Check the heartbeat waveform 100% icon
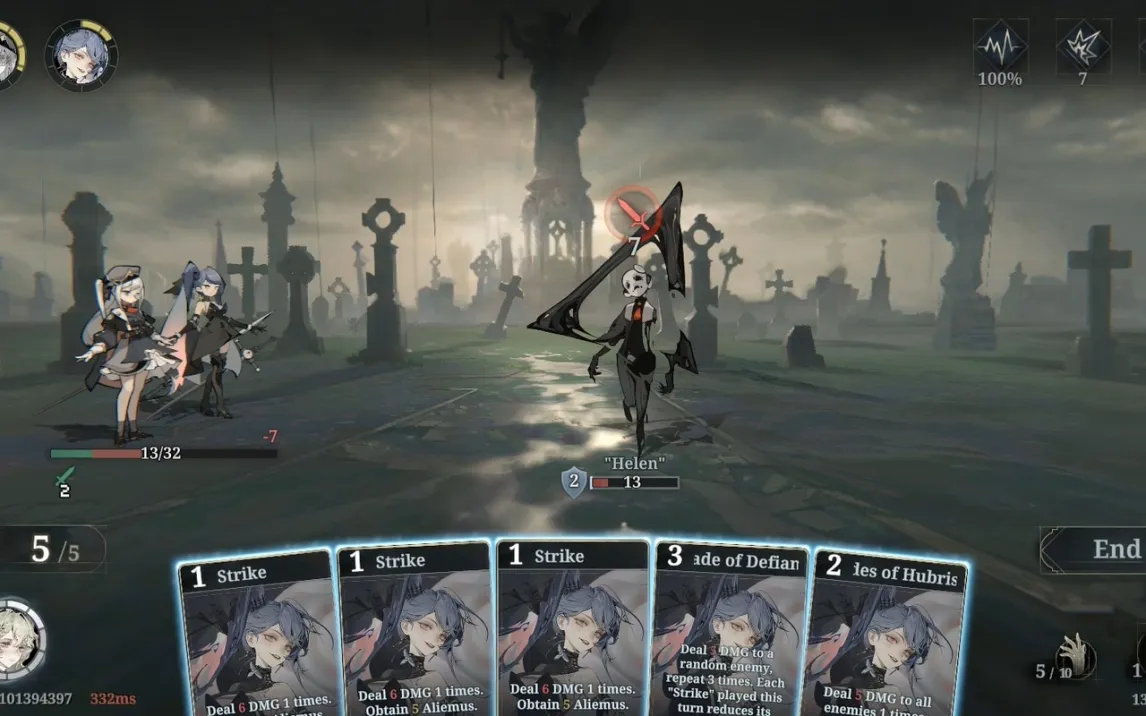Screen dimensions: 1146x716 coord(1000,46)
